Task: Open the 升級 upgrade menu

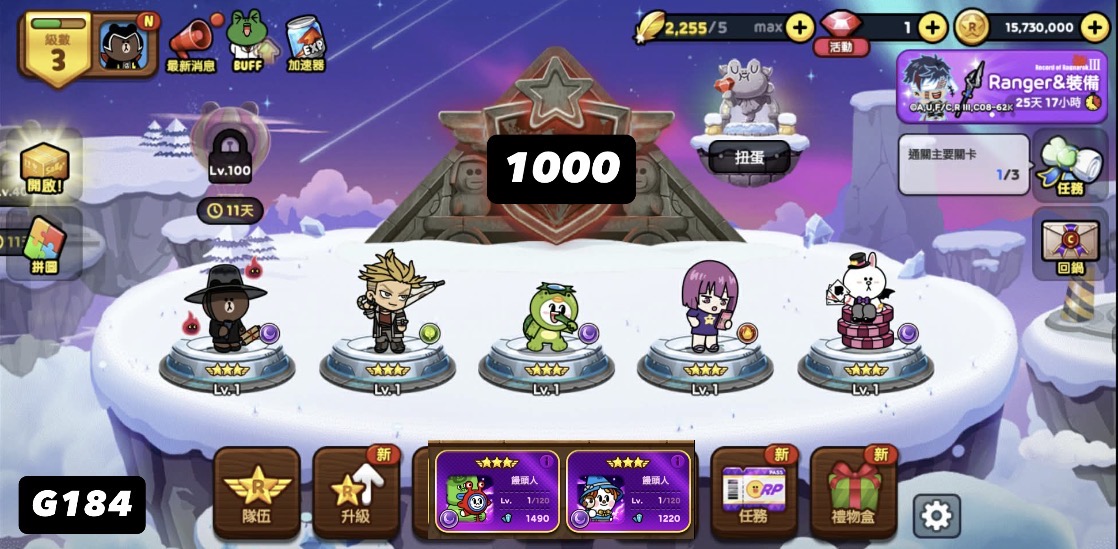Action: (x=355, y=492)
